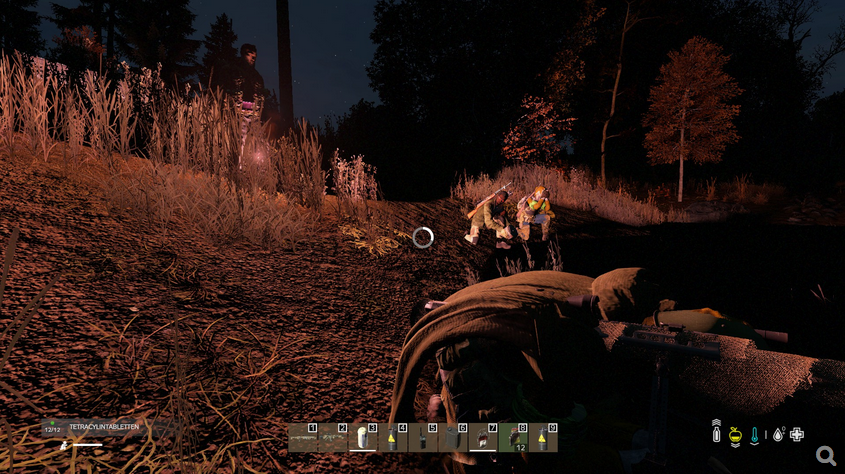Select the rifle in hotbar slot 1
This screenshot has height=474, width=845.
pos(303,437)
